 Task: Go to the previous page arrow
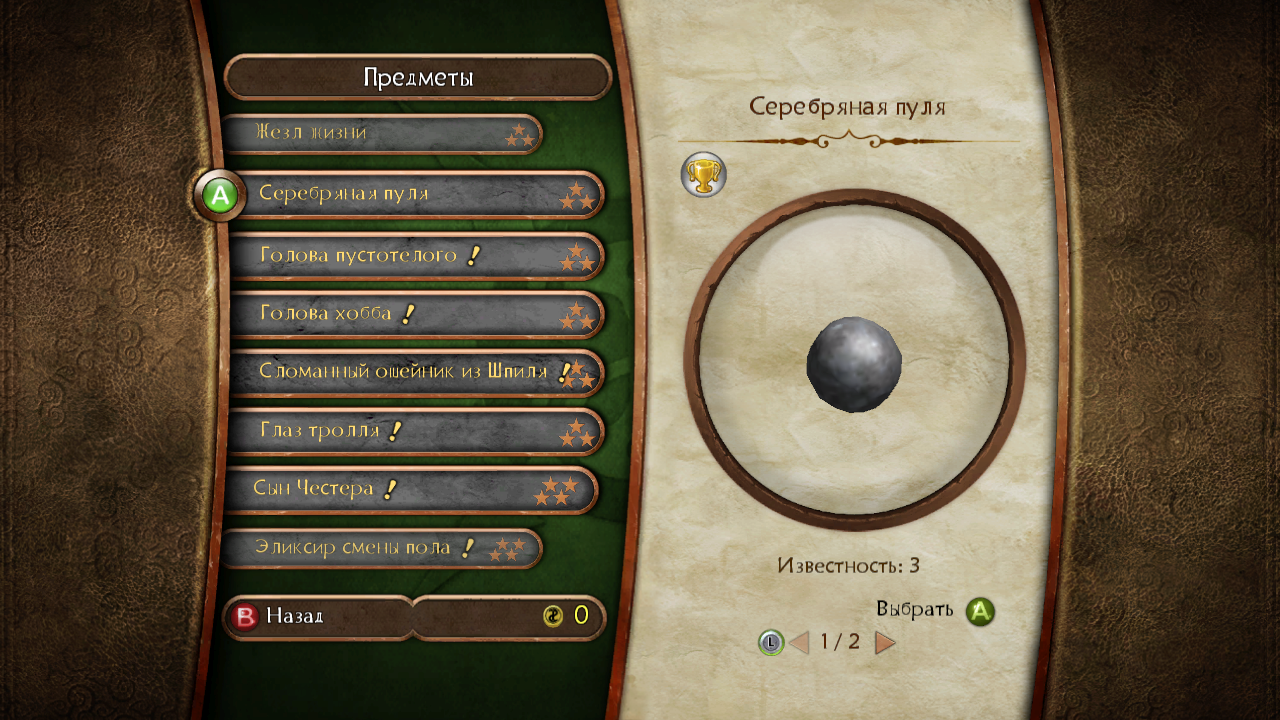(x=799, y=642)
